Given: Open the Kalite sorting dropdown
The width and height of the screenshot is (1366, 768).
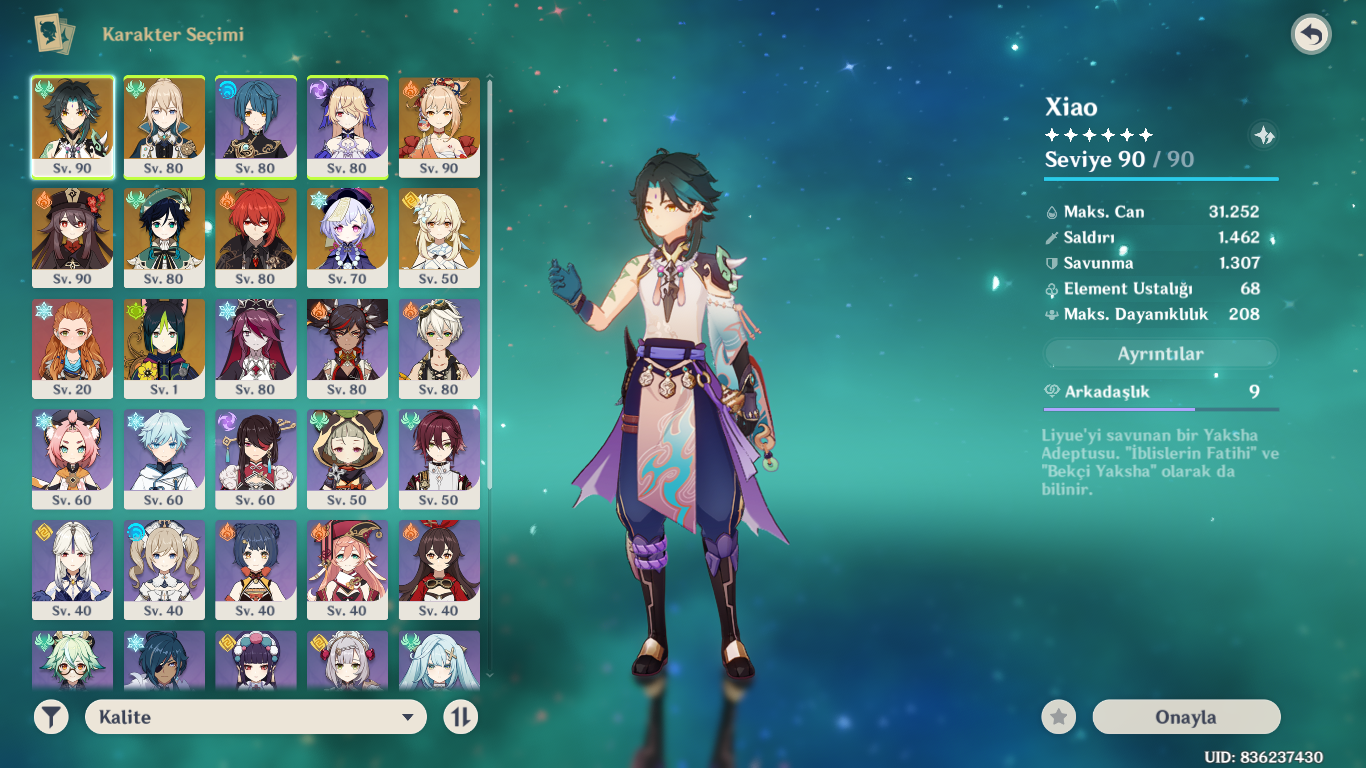Looking at the screenshot, I should 255,717.
